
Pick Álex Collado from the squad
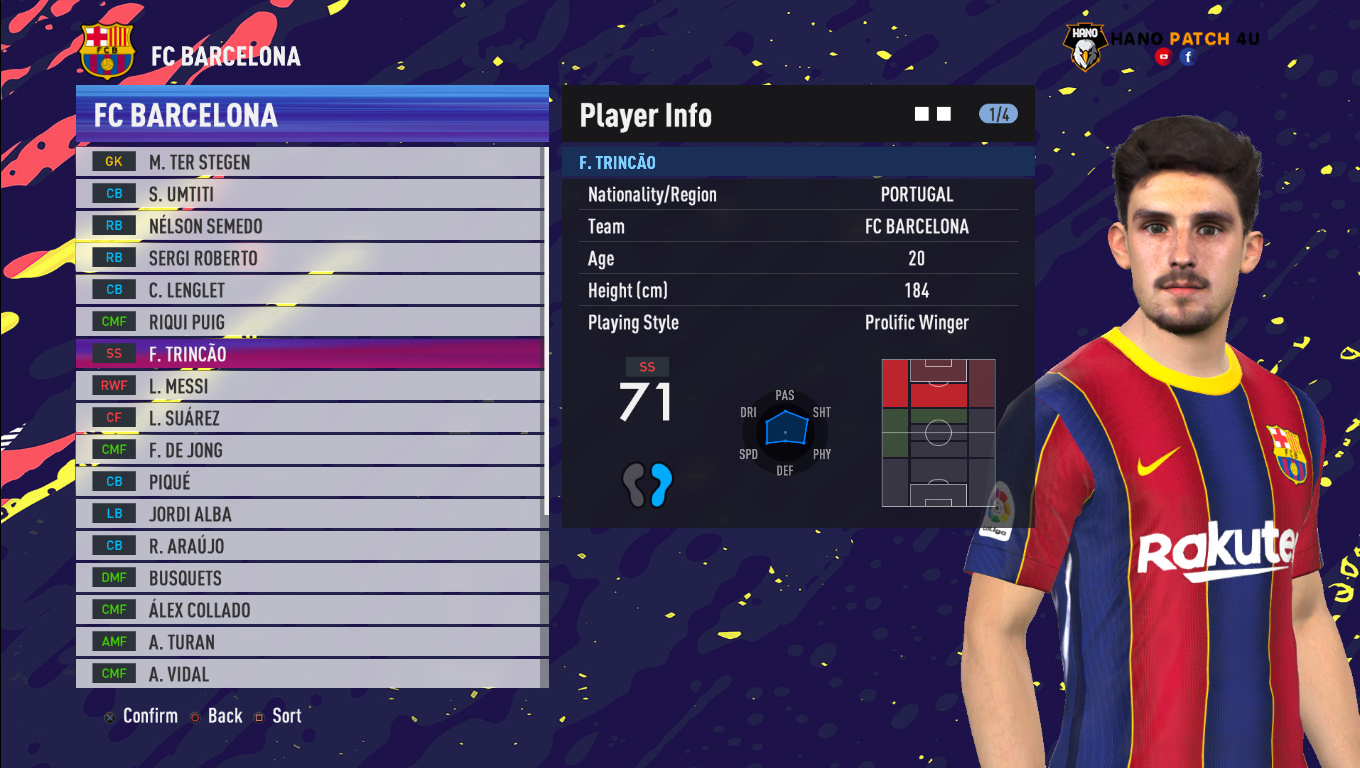pos(310,610)
